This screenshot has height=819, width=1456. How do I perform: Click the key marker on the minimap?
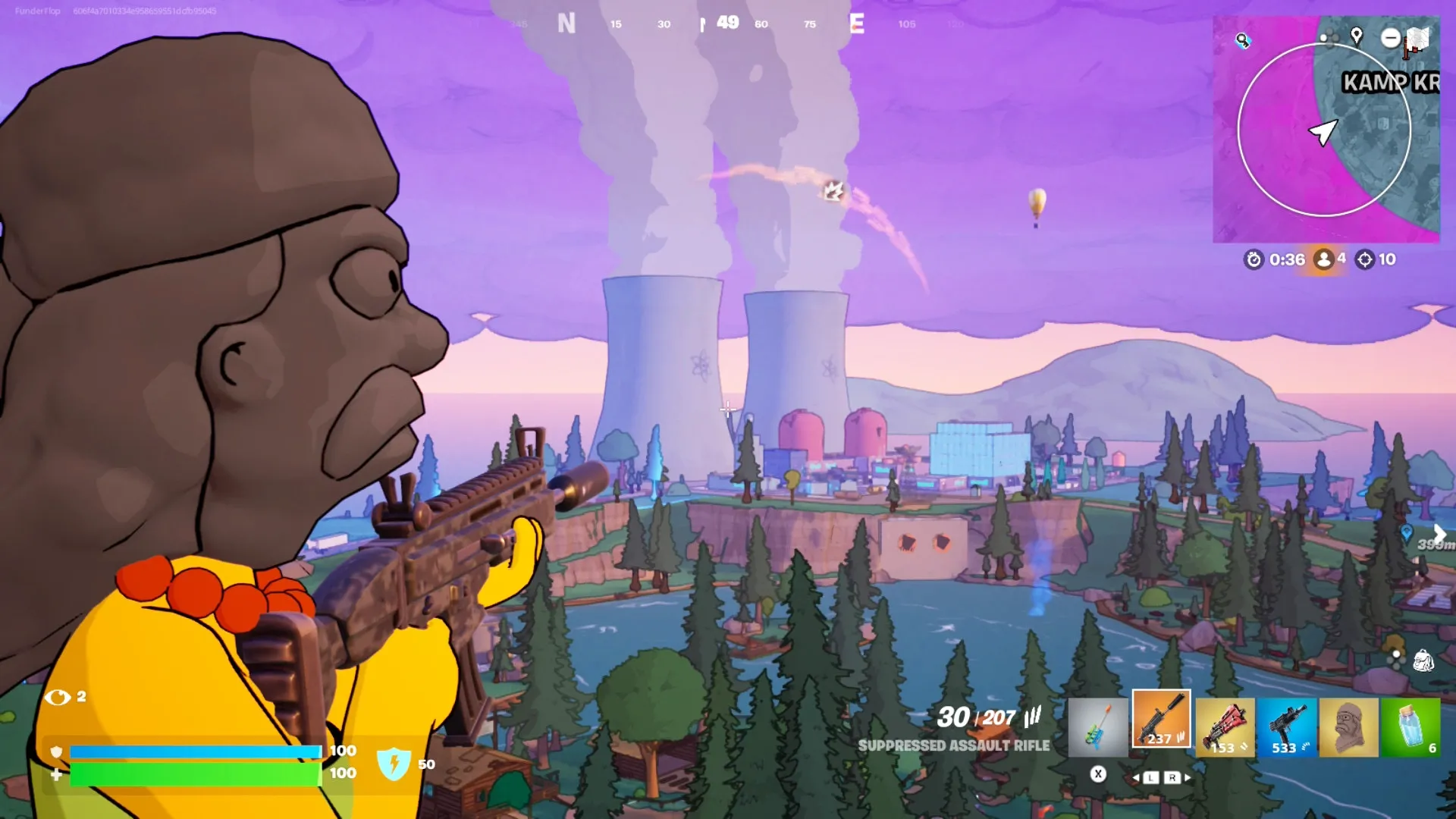[1242, 40]
